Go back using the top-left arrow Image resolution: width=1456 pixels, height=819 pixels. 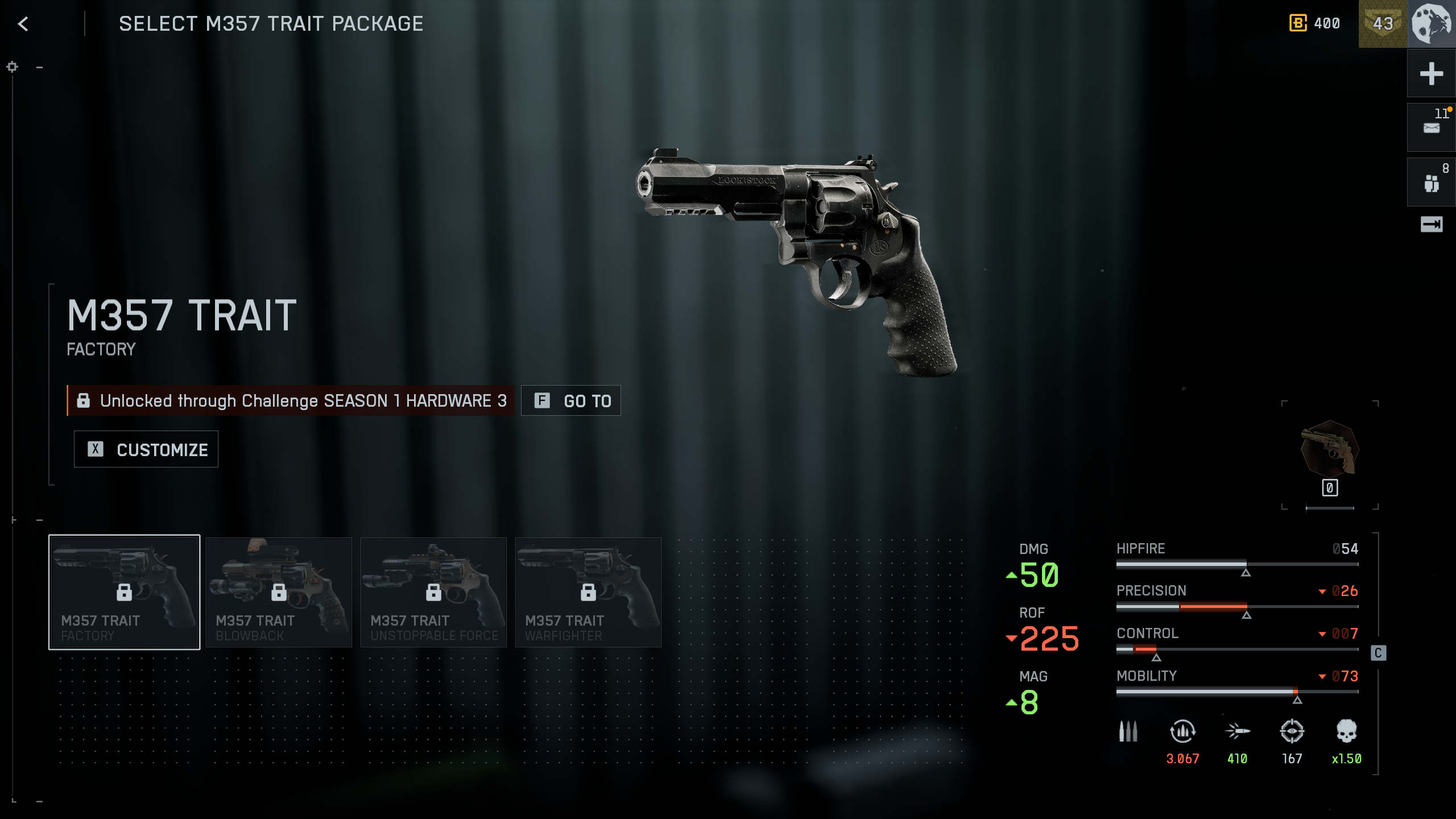[23, 24]
